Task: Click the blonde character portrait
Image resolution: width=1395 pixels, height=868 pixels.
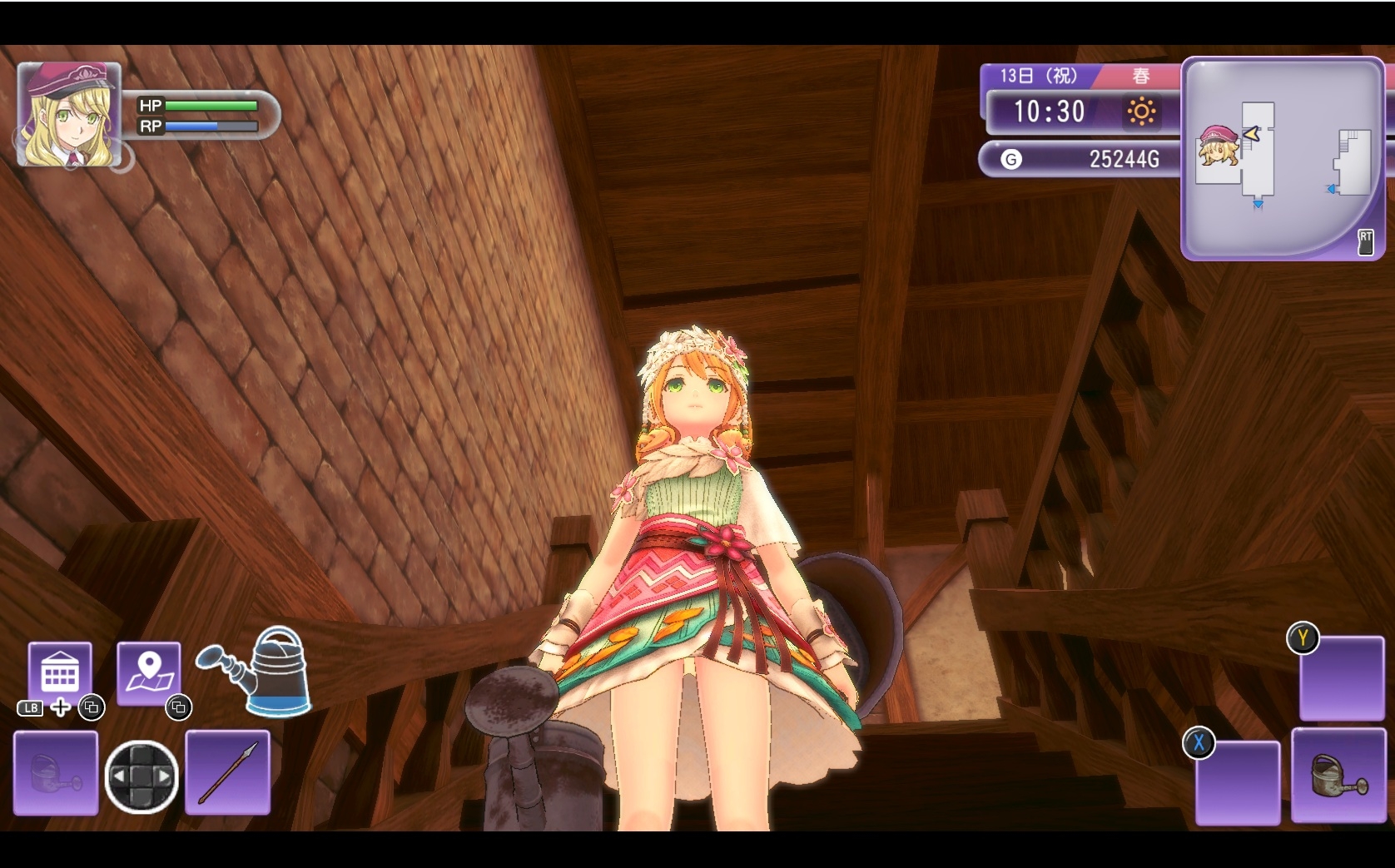Action: click(68, 115)
